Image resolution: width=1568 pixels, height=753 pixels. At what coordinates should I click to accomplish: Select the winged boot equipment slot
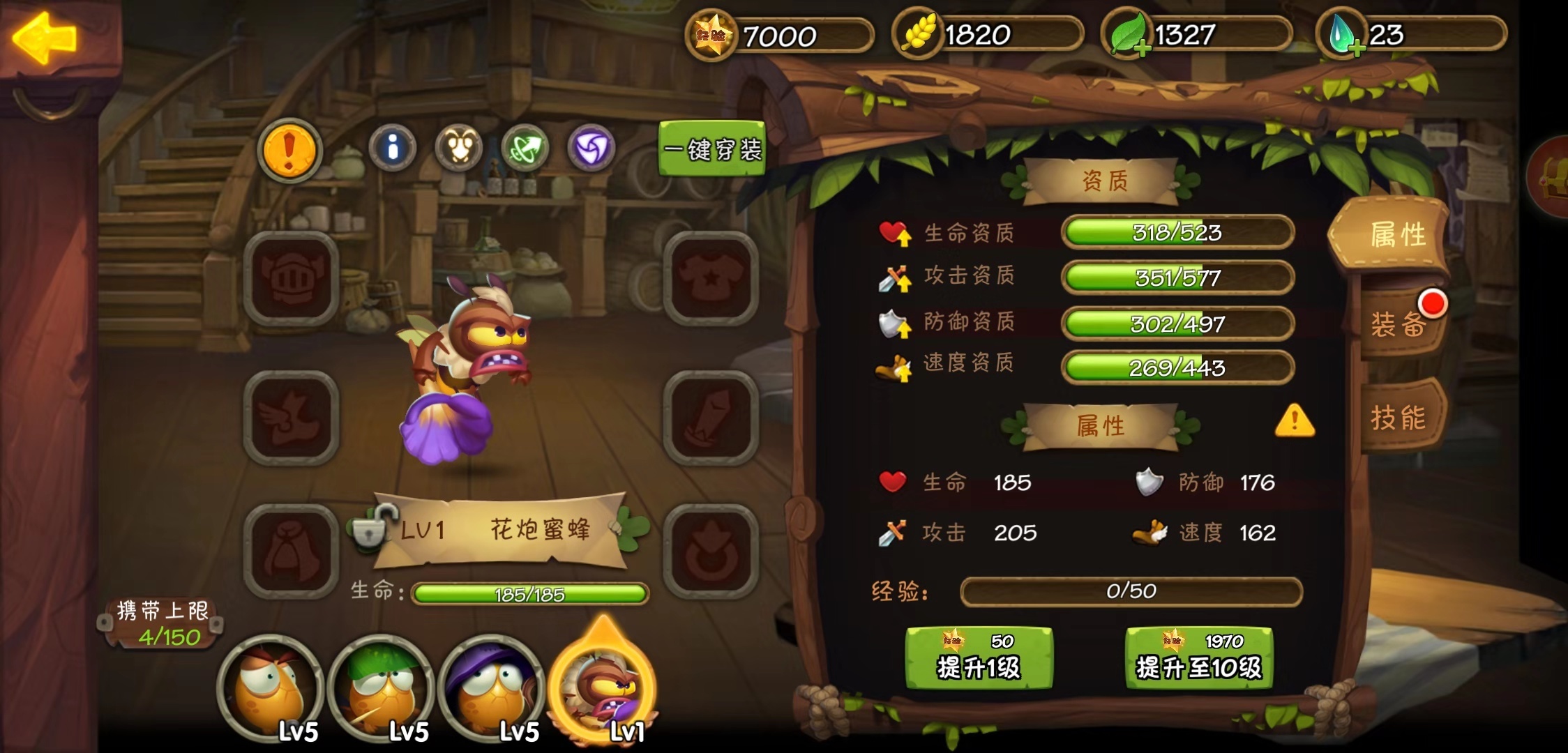pyautogui.click(x=291, y=418)
